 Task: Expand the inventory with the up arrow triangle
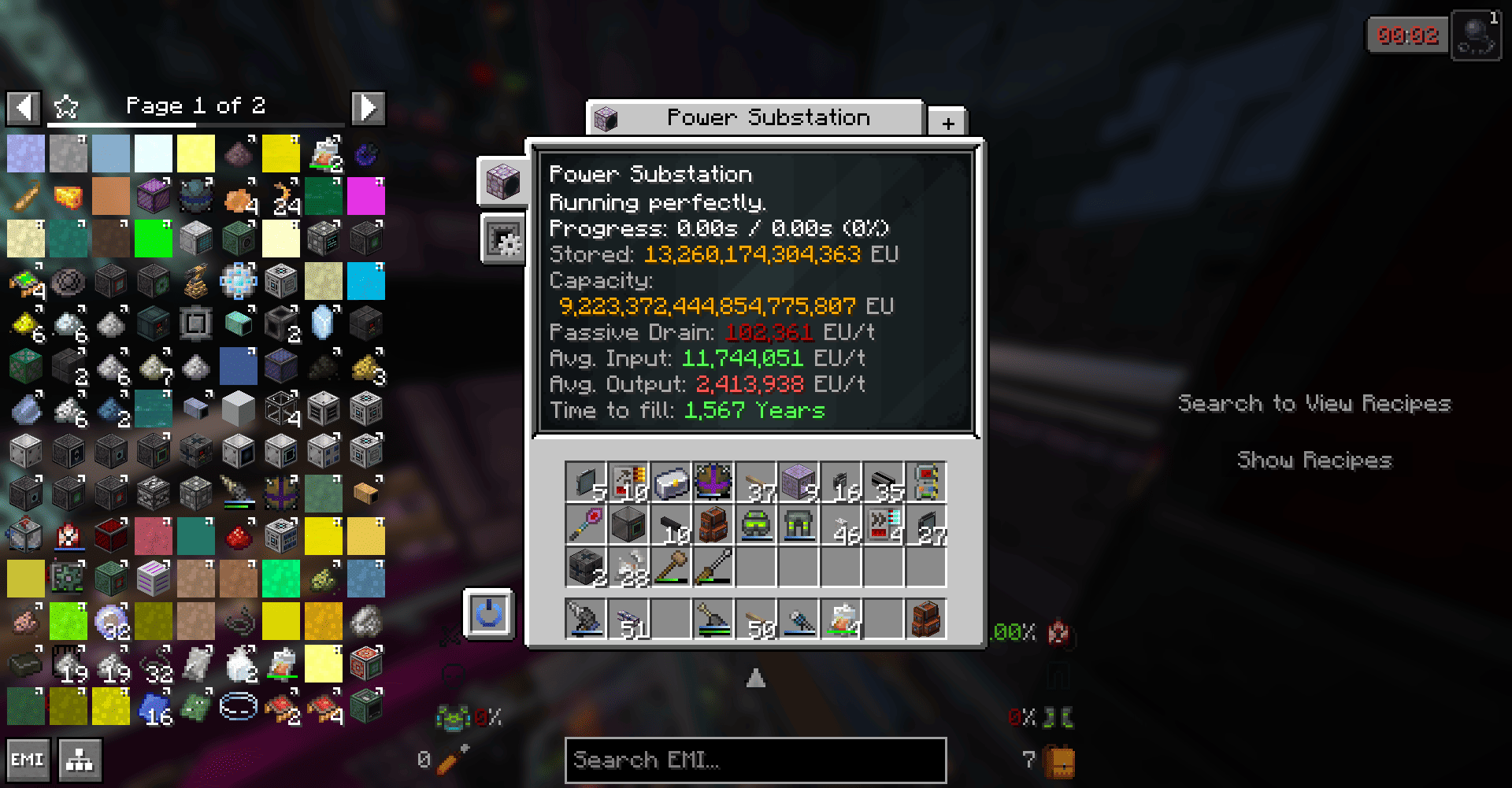coord(755,677)
